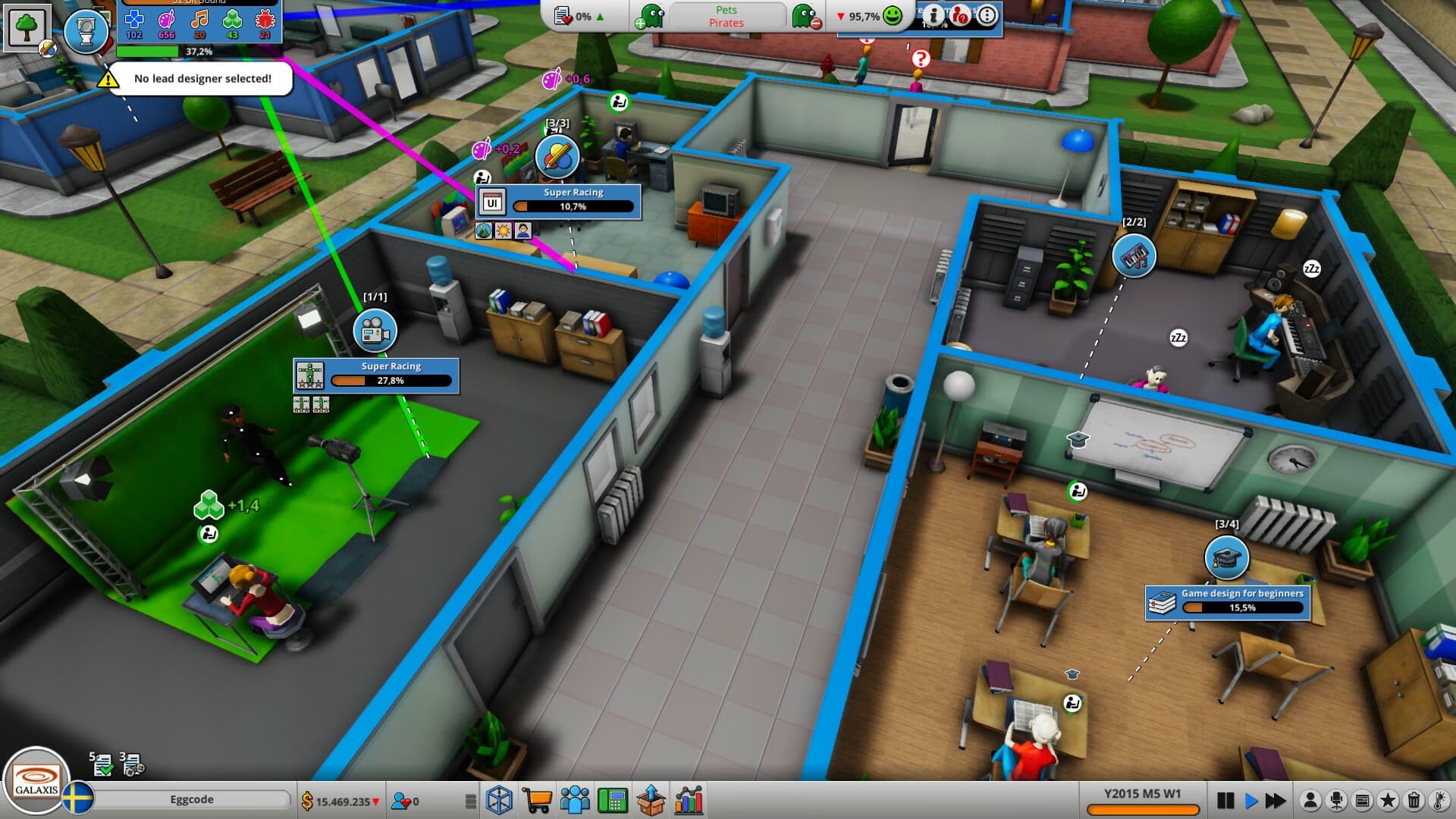View statistics via the bar chart icon
1456x819 pixels.
(689, 800)
